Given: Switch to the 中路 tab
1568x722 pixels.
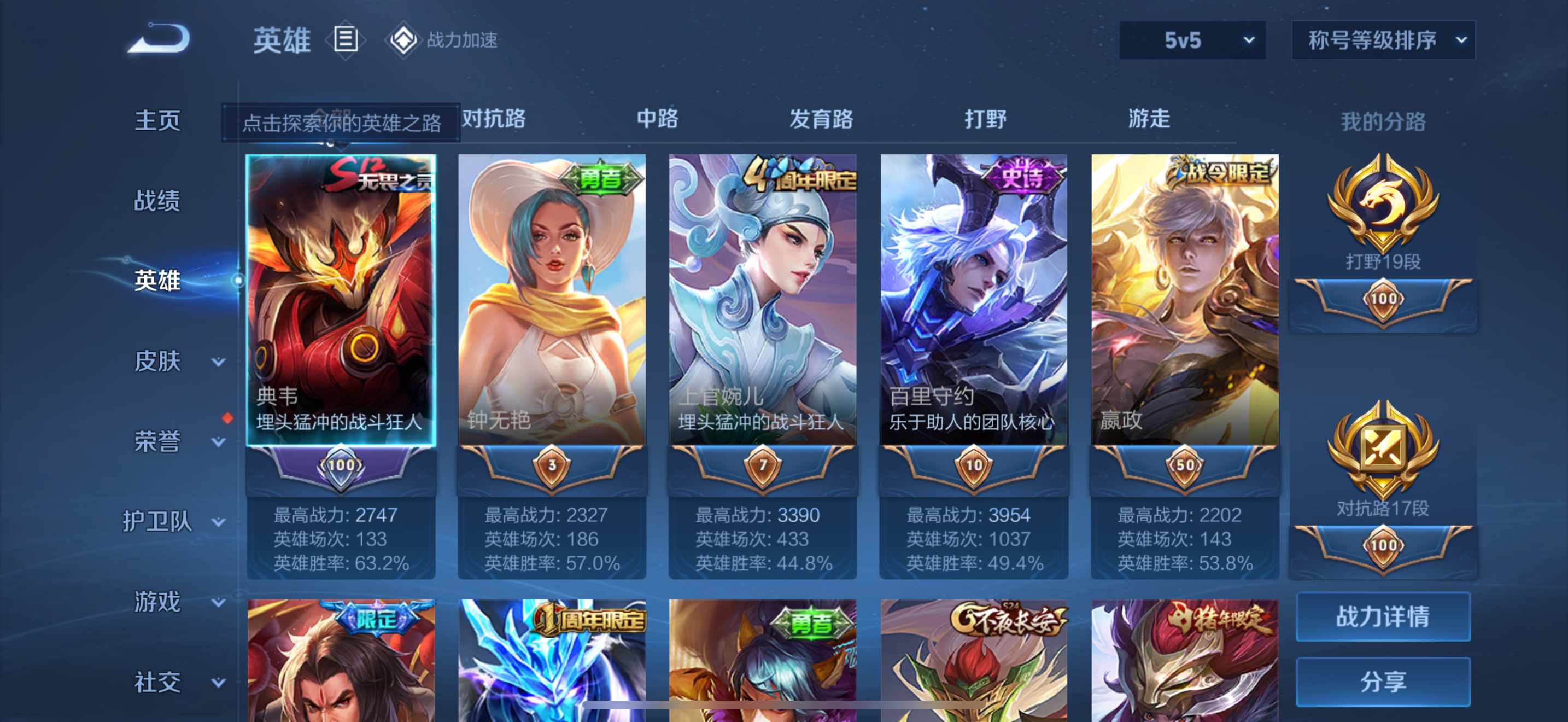Looking at the screenshot, I should click(657, 119).
